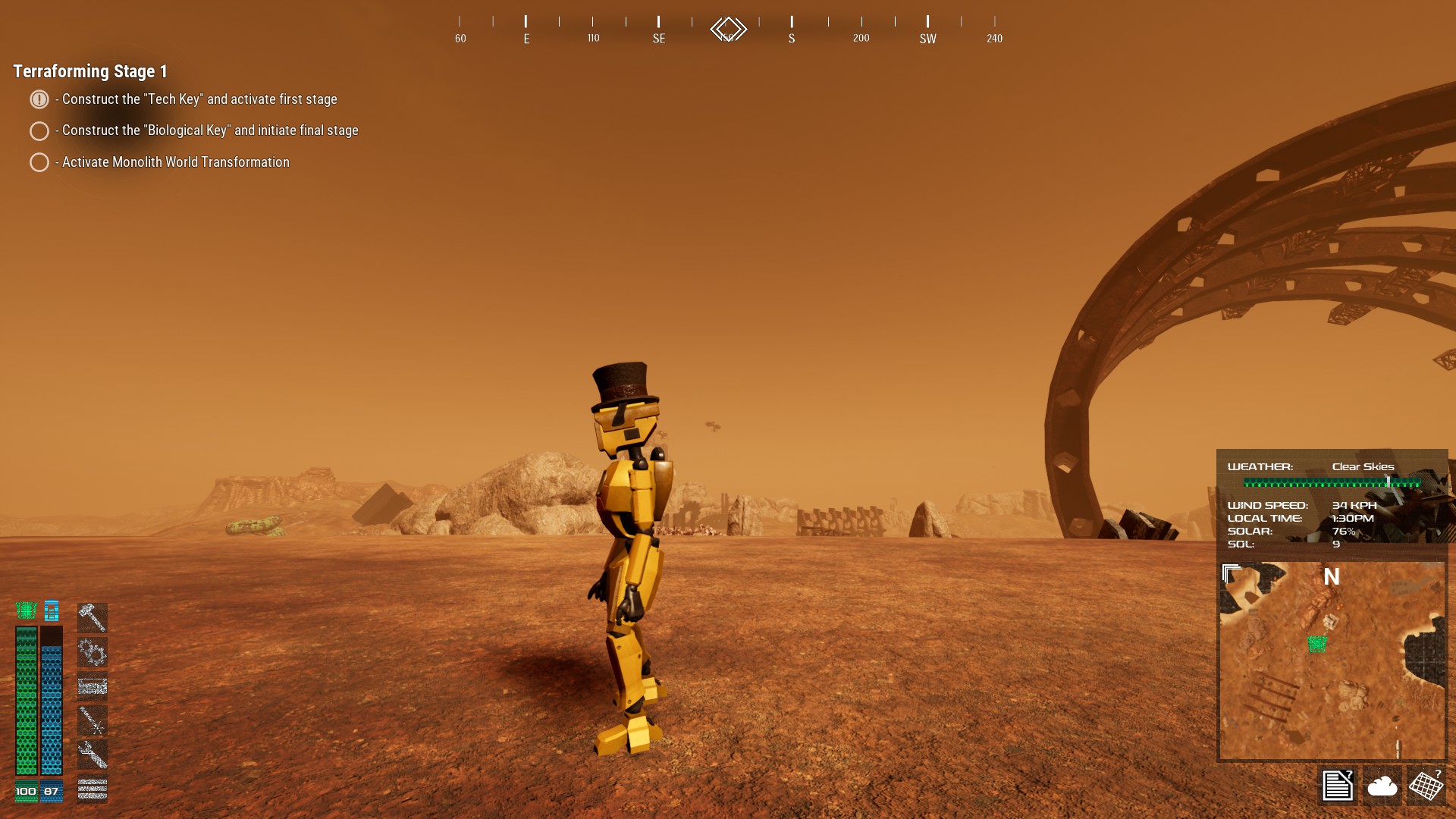This screenshot has width=1456, height=819.
Task: Toggle the weather cloud icon
Action: (x=1382, y=786)
